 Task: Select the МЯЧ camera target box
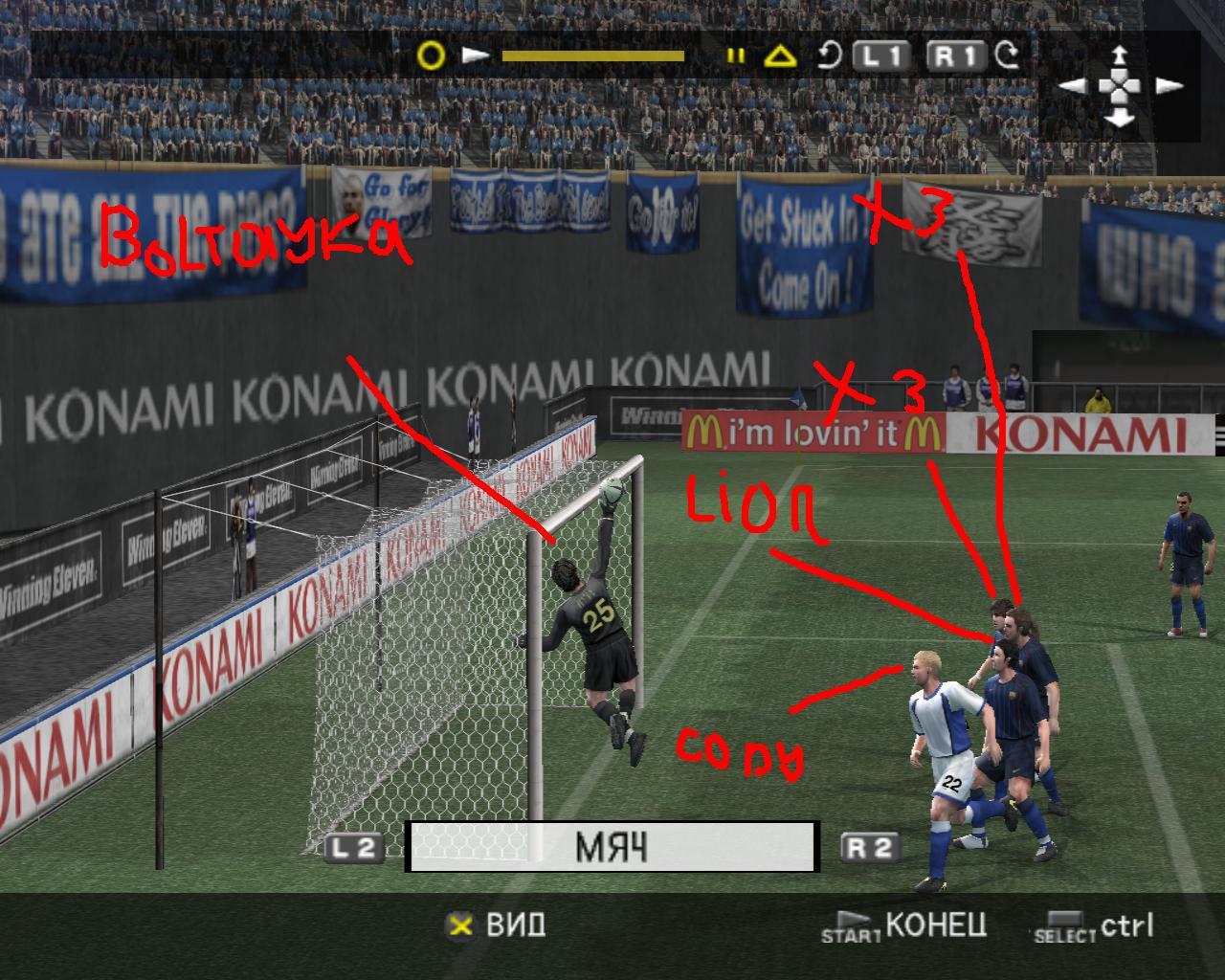(612, 847)
